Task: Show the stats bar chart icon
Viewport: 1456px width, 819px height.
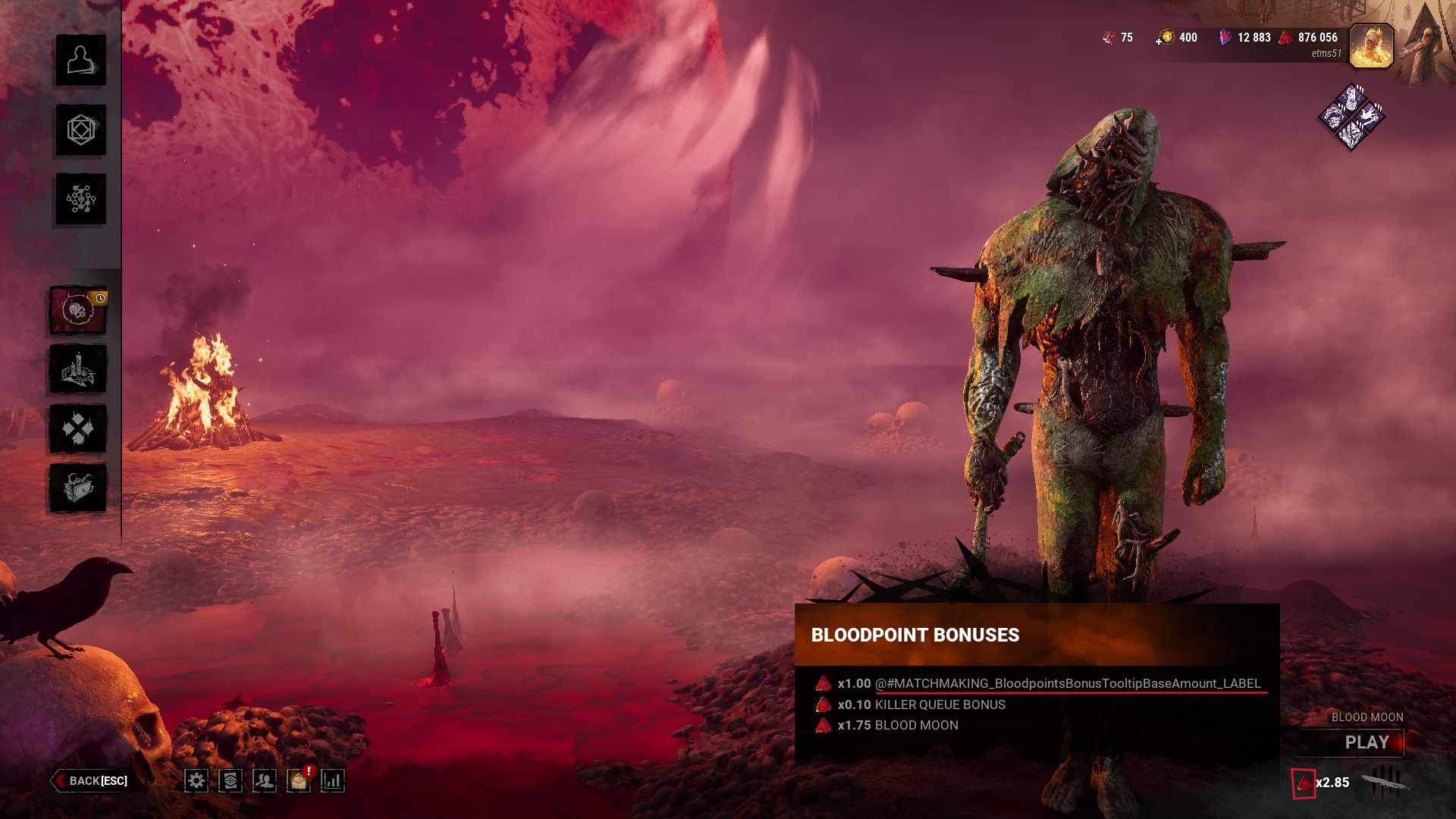Action: click(x=333, y=780)
